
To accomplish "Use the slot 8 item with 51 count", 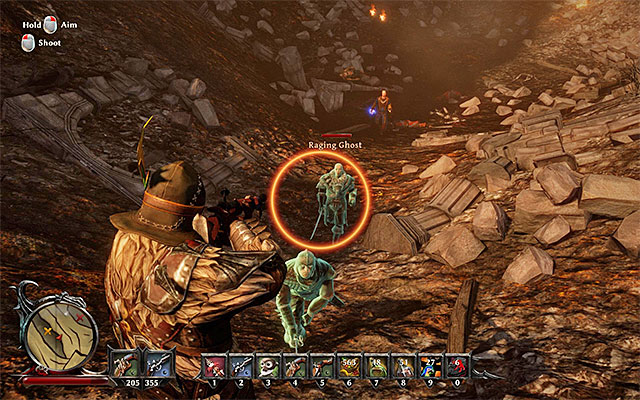I will coord(403,366).
